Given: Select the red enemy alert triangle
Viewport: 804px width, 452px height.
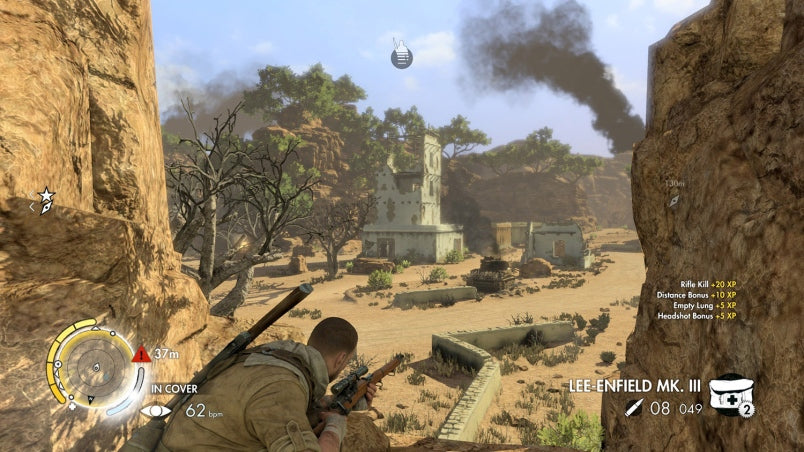Looking at the screenshot, I should (141, 354).
